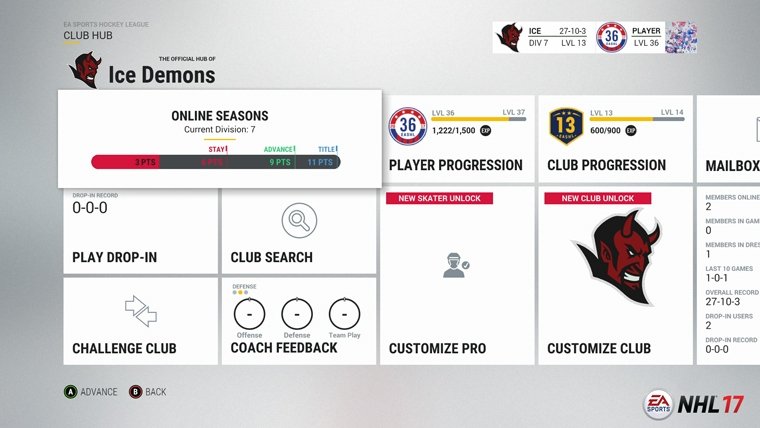
Task: Open the Coach Feedback tile
Action: (x=298, y=320)
